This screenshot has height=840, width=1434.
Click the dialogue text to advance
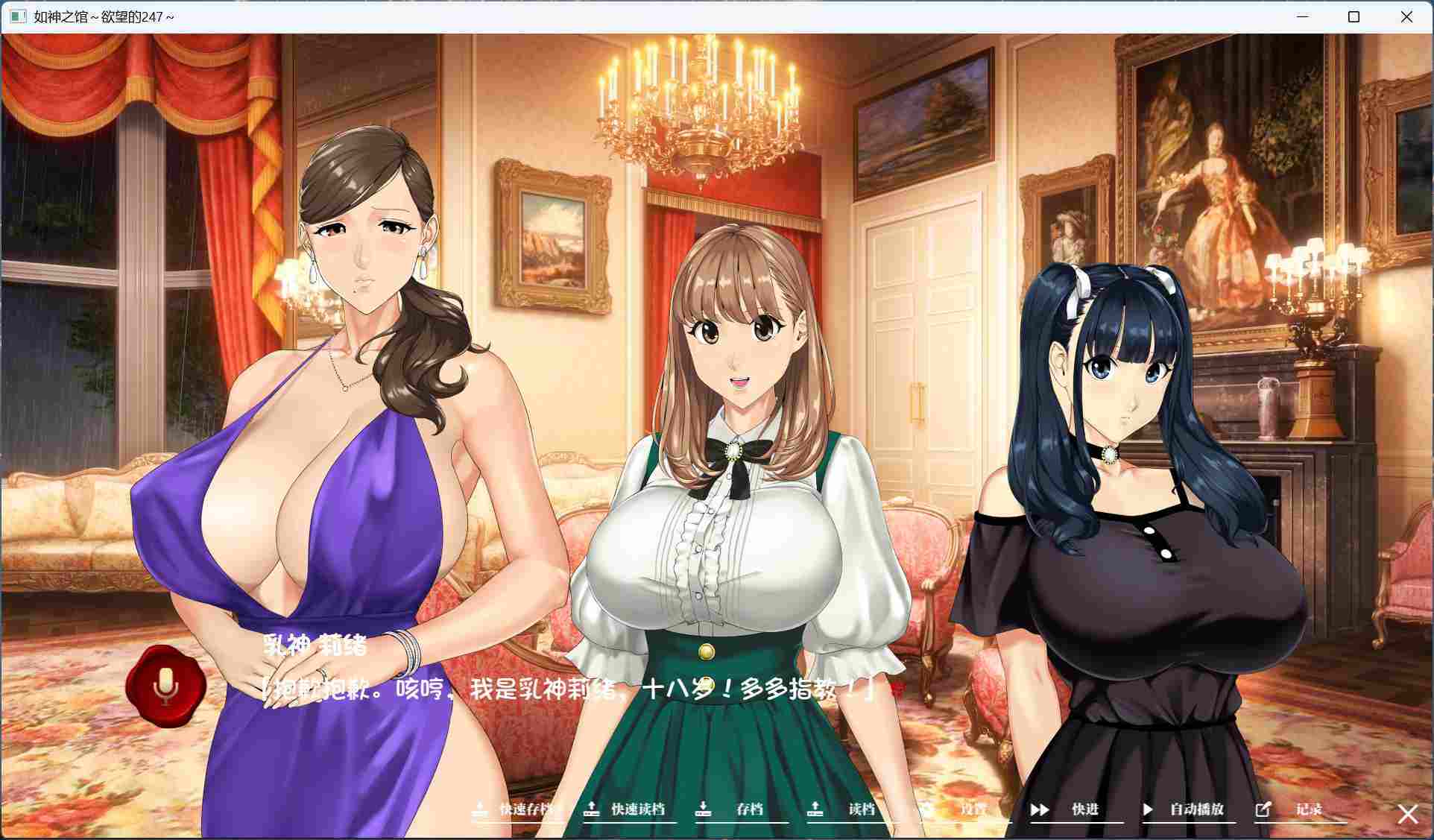coord(566,689)
